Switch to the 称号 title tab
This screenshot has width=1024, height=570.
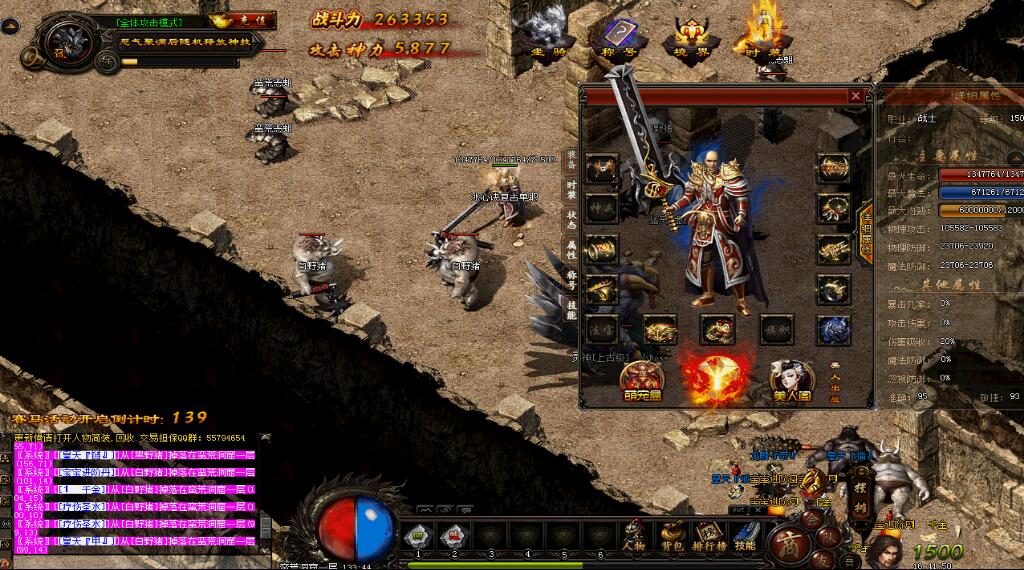(x=571, y=279)
